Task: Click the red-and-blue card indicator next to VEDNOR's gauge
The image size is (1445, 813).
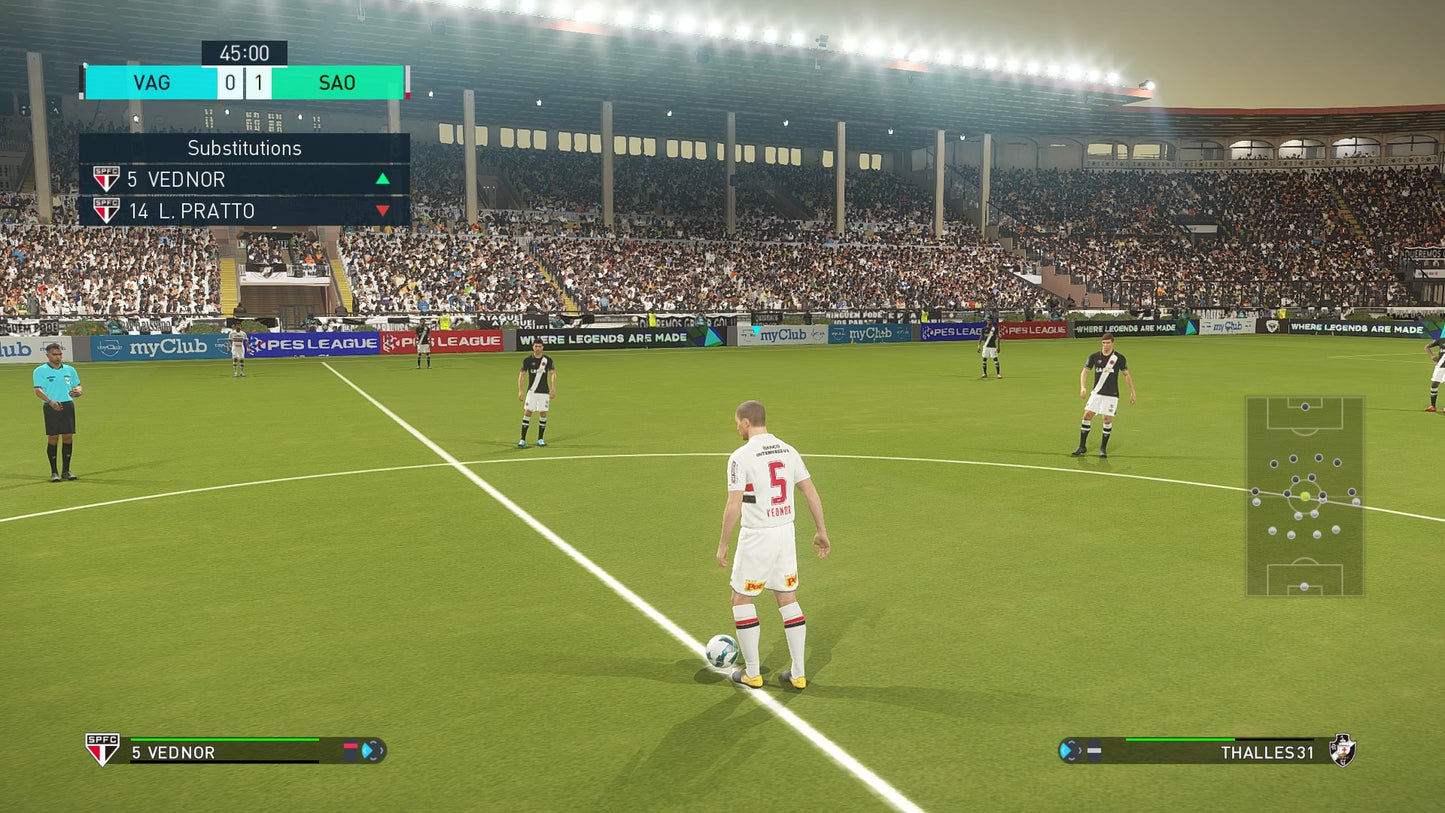Action: [350, 750]
